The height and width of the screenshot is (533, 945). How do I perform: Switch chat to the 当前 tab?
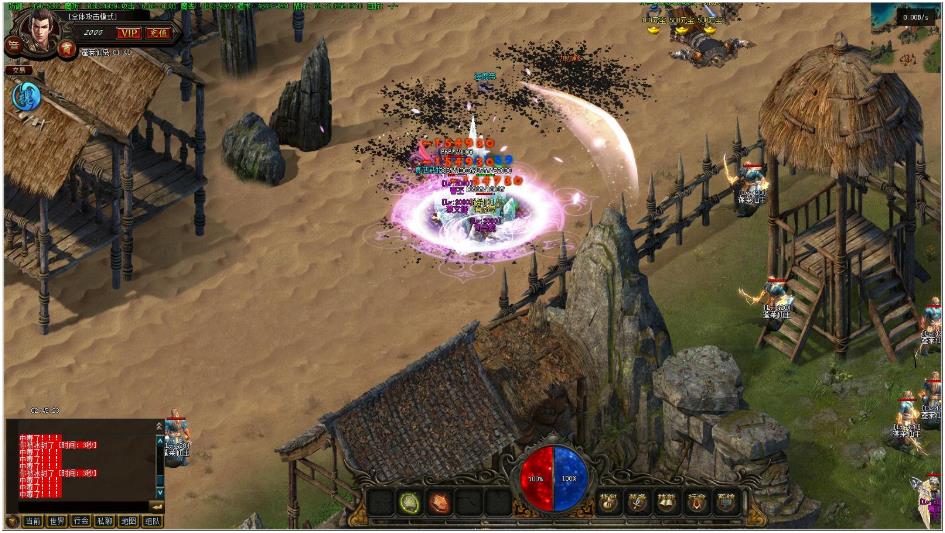click(x=34, y=521)
